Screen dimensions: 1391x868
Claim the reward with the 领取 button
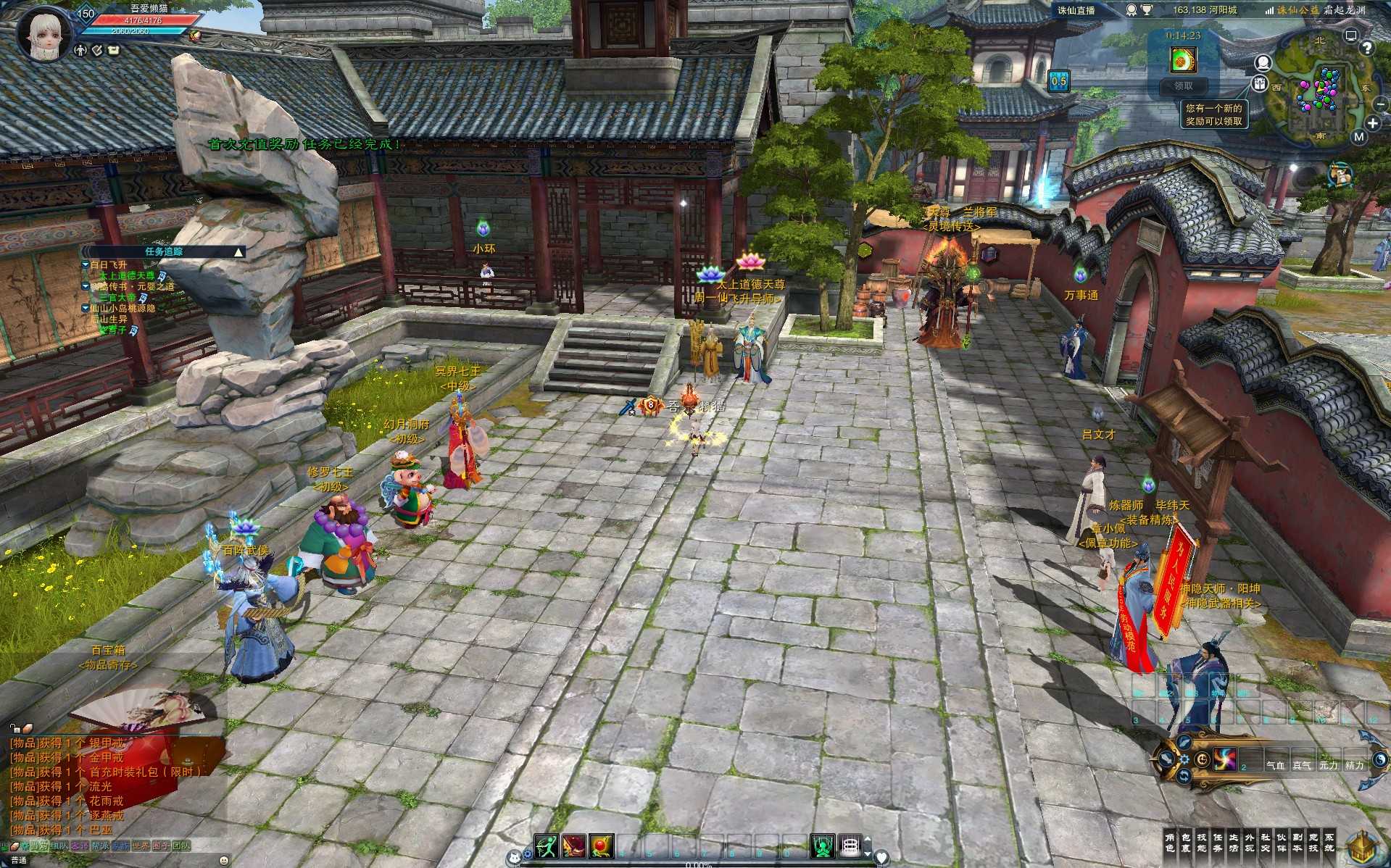pos(1183,85)
